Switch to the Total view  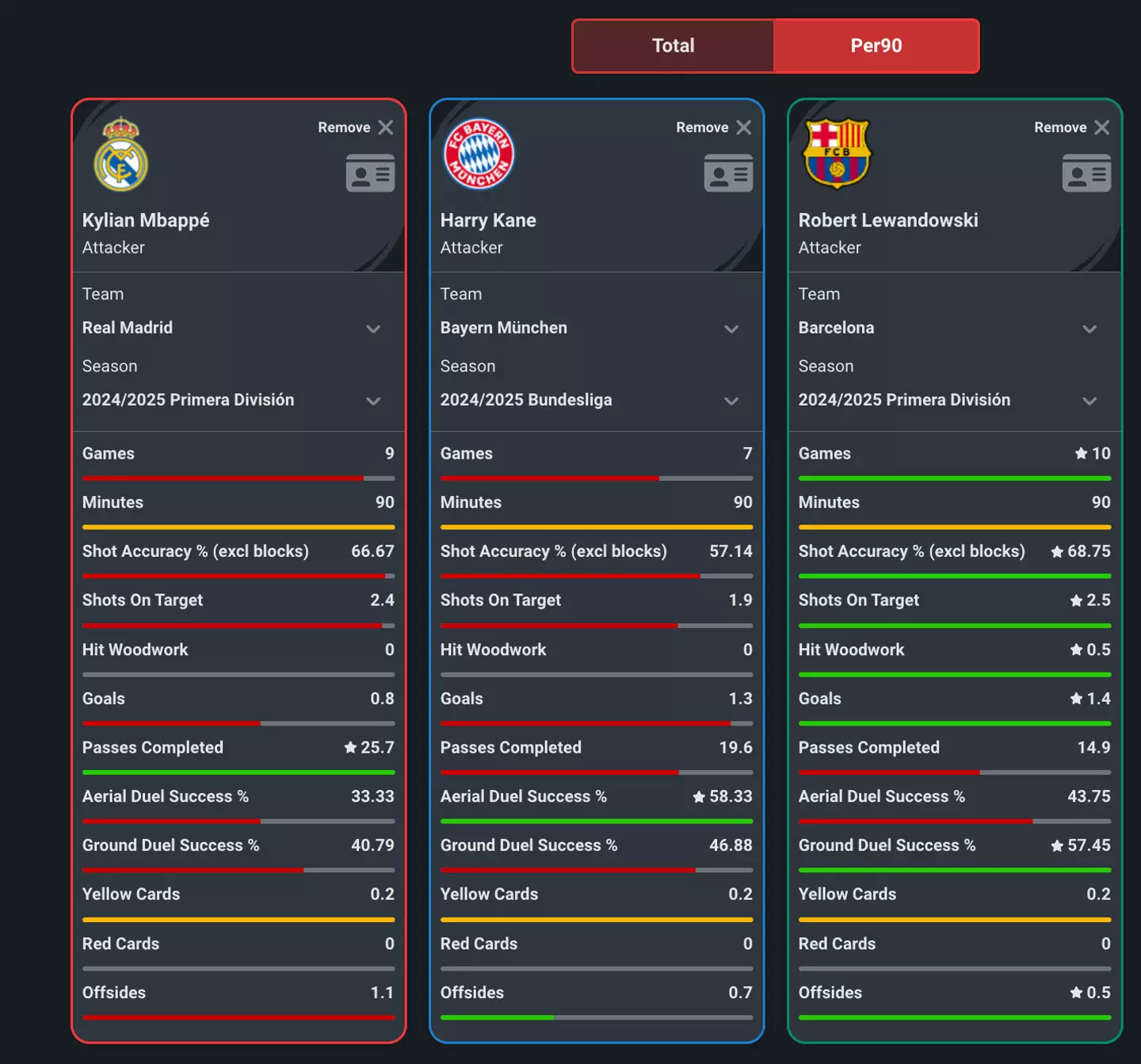click(672, 46)
